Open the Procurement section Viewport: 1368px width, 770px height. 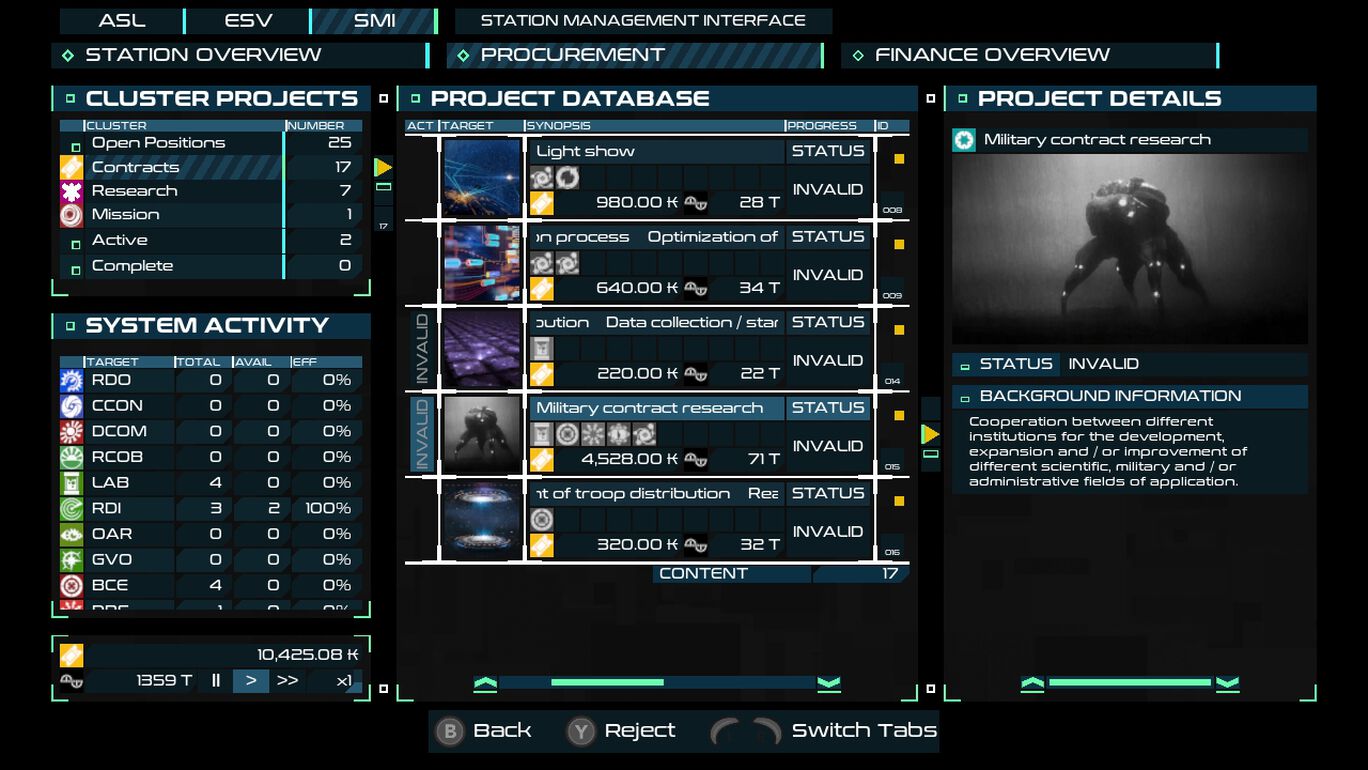635,55
